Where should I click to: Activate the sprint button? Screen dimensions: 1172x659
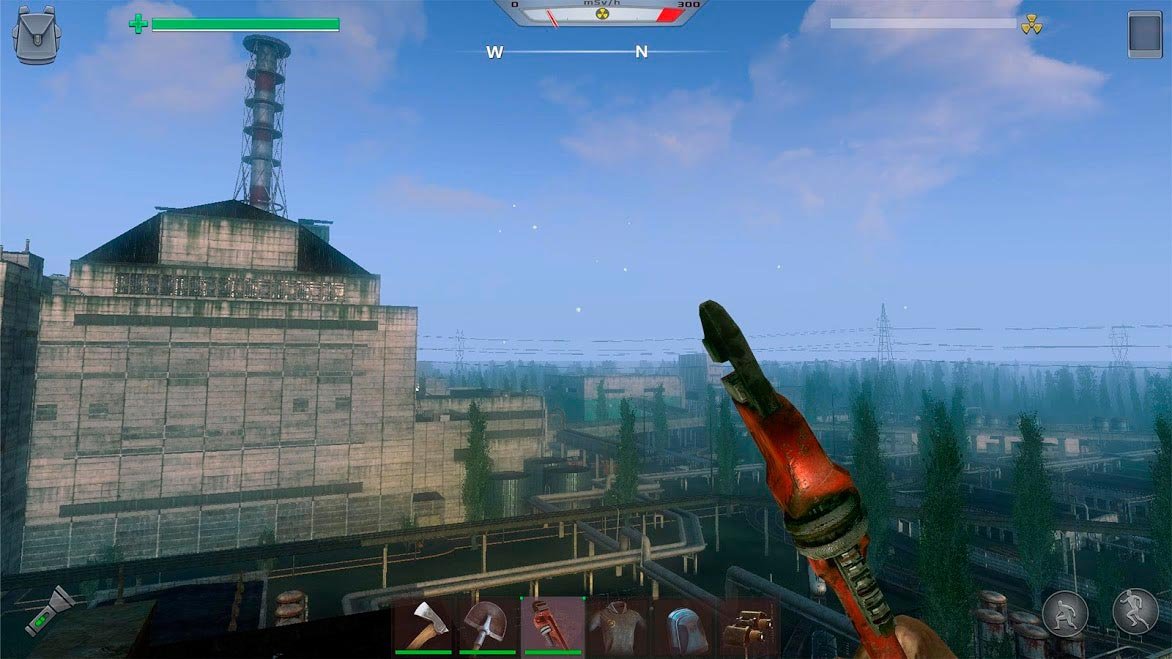(x=1136, y=610)
